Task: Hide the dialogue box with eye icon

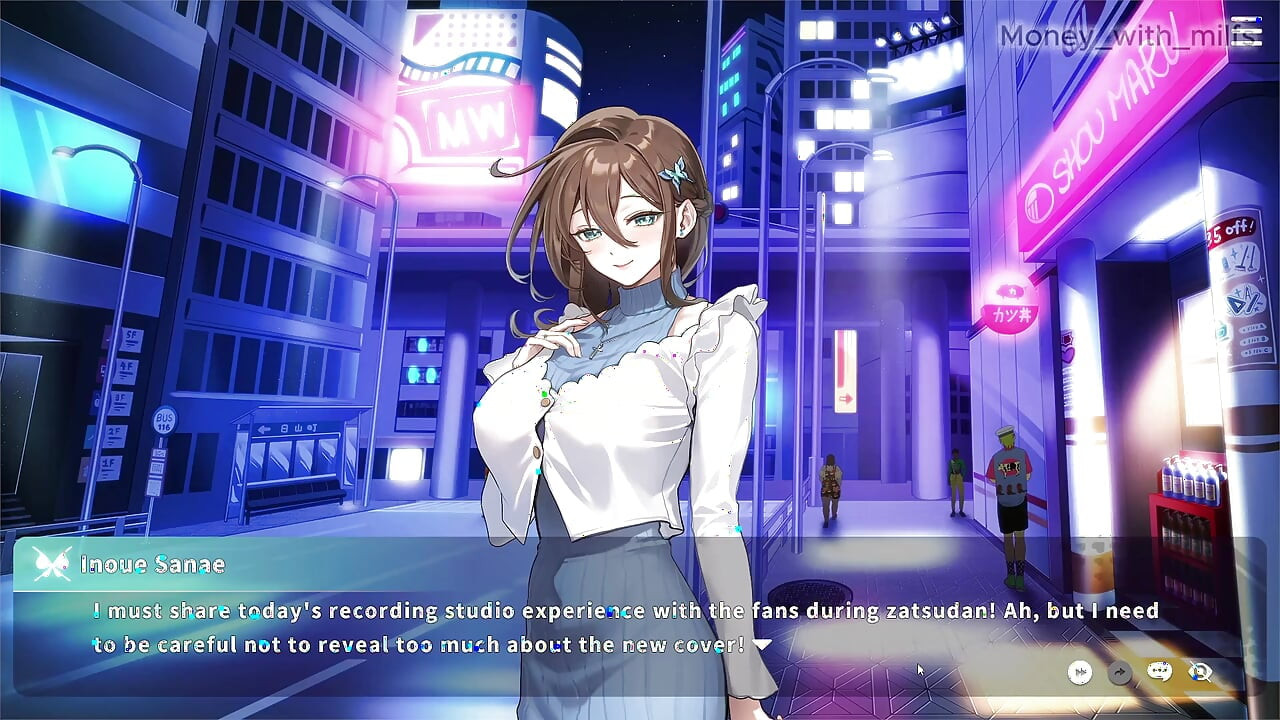Action: pyautogui.click(x=1200, y=672)
